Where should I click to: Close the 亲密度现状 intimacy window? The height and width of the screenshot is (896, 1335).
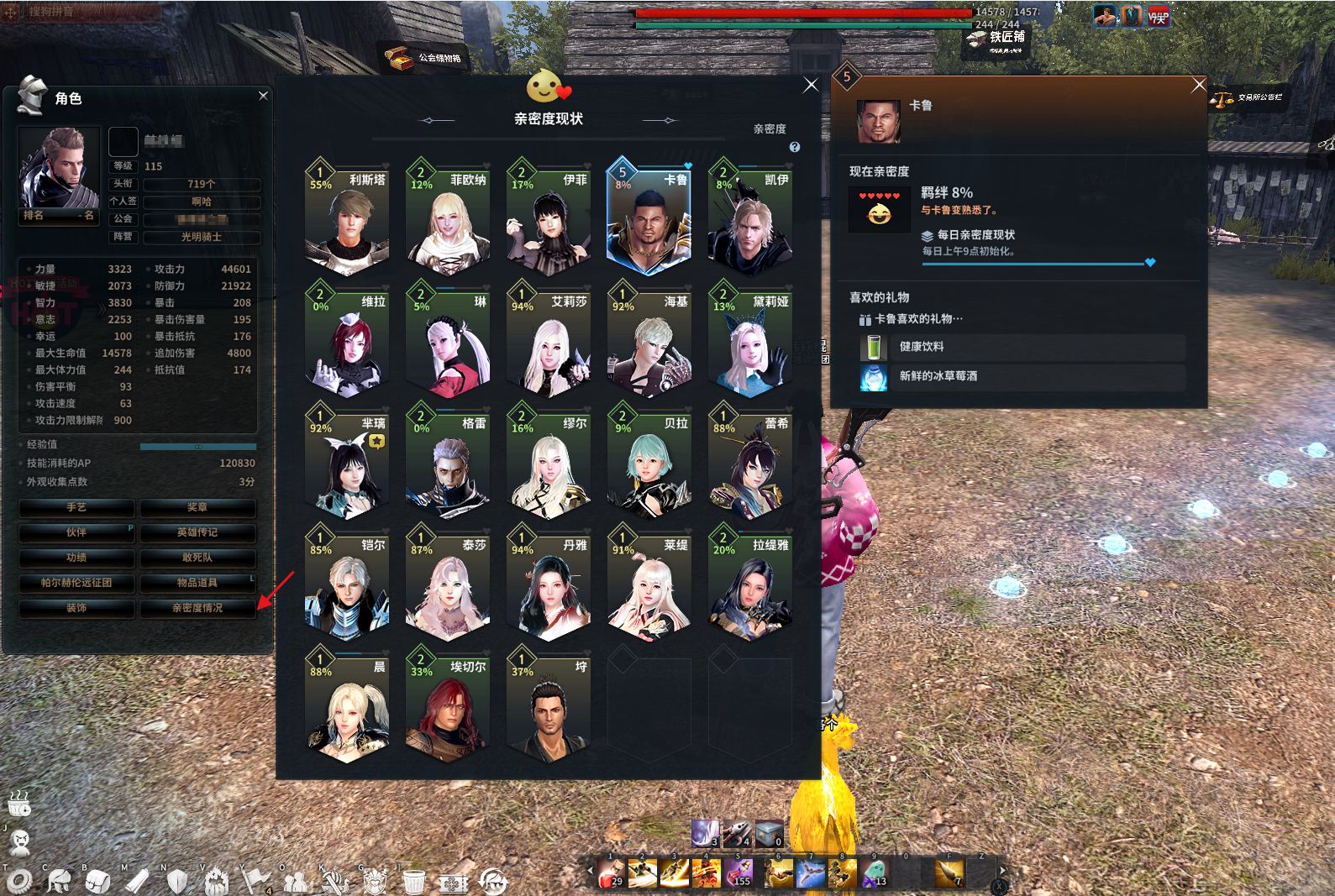[x=810, y=85]
